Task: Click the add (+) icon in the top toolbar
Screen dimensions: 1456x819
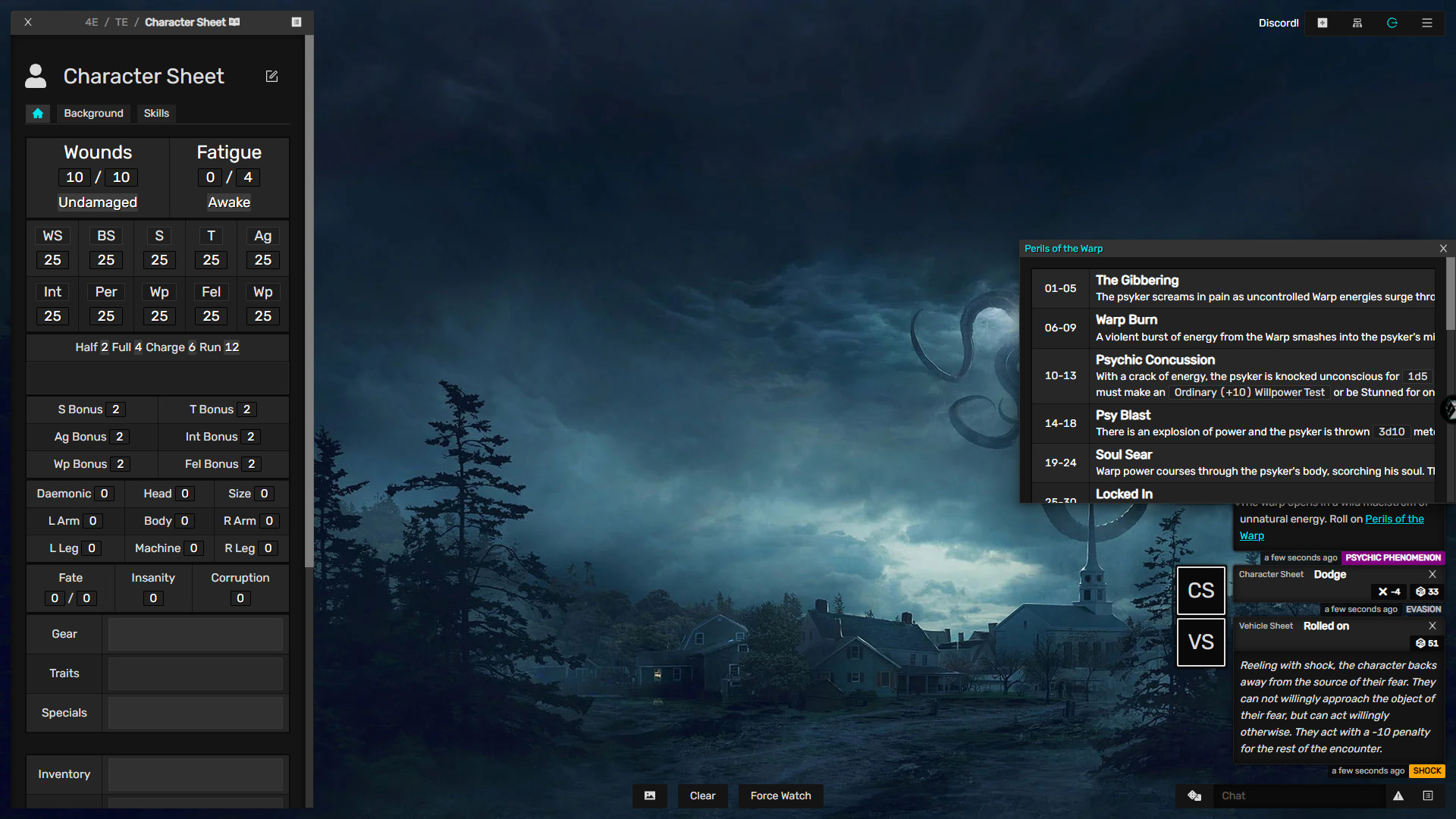Action: point(1322,23)
